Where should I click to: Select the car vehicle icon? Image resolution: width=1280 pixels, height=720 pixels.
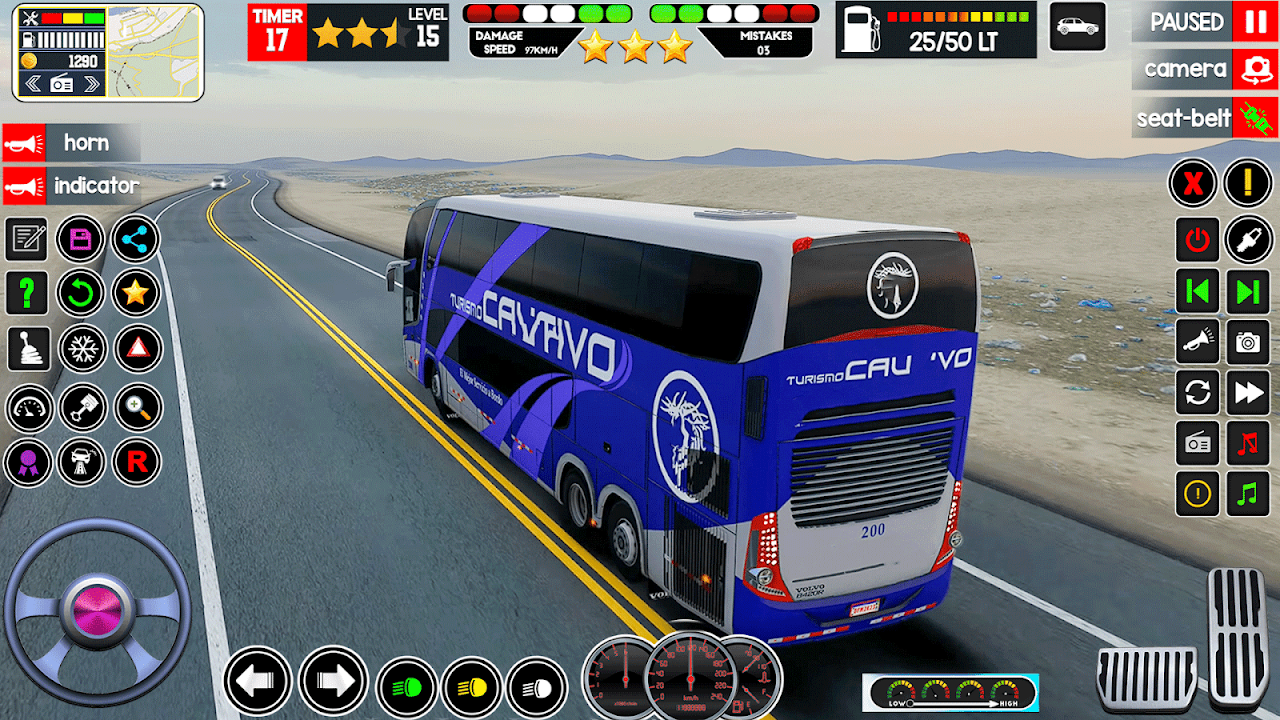click(x=1077, y=27)
